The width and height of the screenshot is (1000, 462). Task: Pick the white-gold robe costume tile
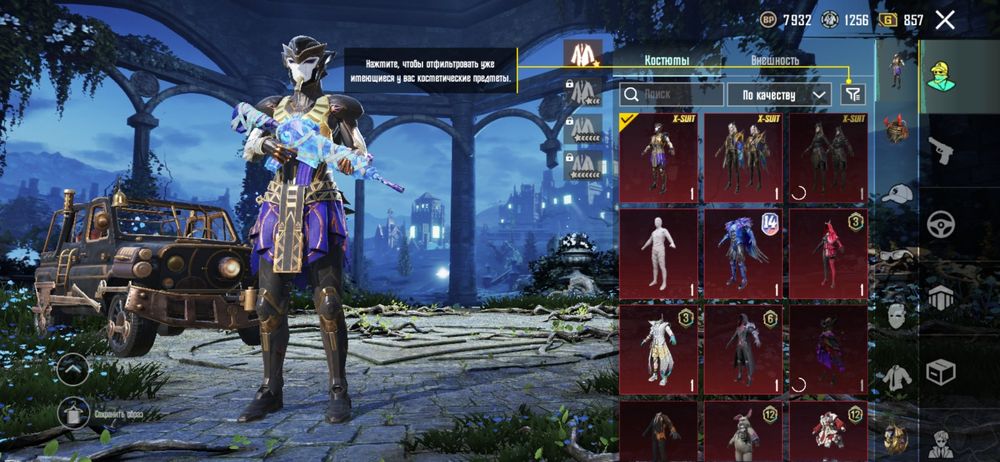click(x=658, y=349)
